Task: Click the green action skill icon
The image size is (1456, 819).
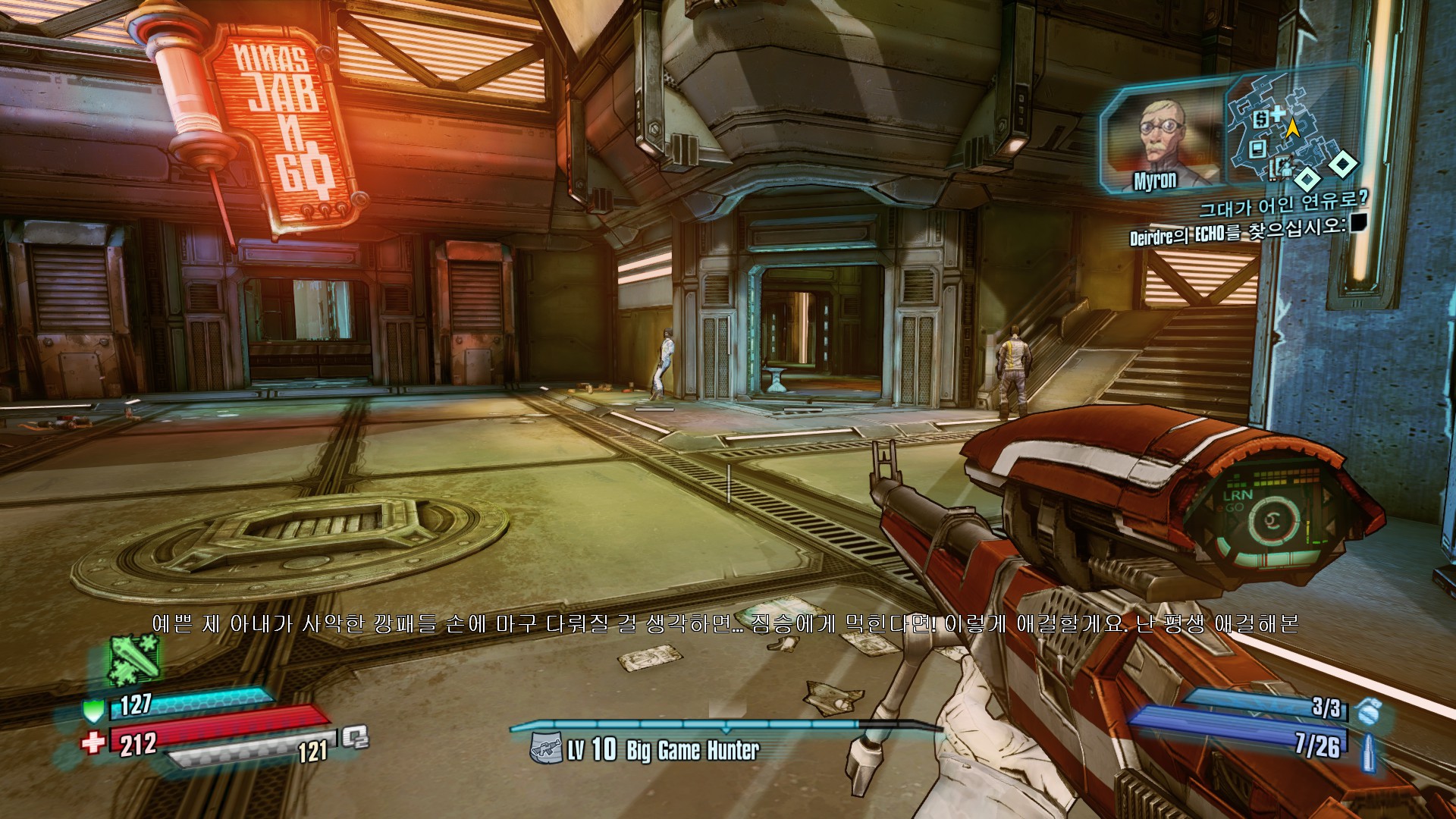Action: pyautogui.click(x=135, y=657)
